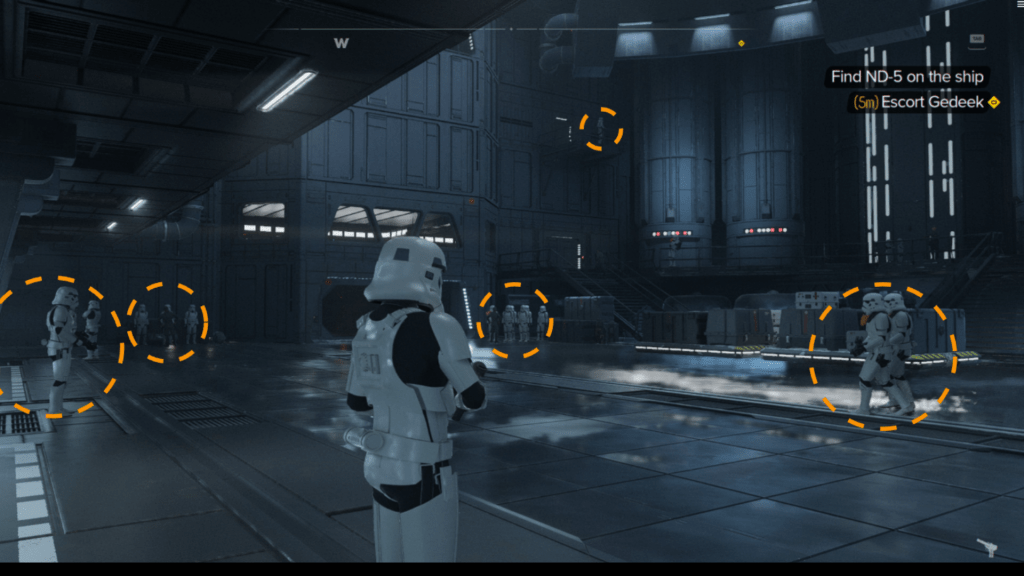Click the yellow diamond beside Escort Gedeek
The image size is (1024, 576).
994,102
